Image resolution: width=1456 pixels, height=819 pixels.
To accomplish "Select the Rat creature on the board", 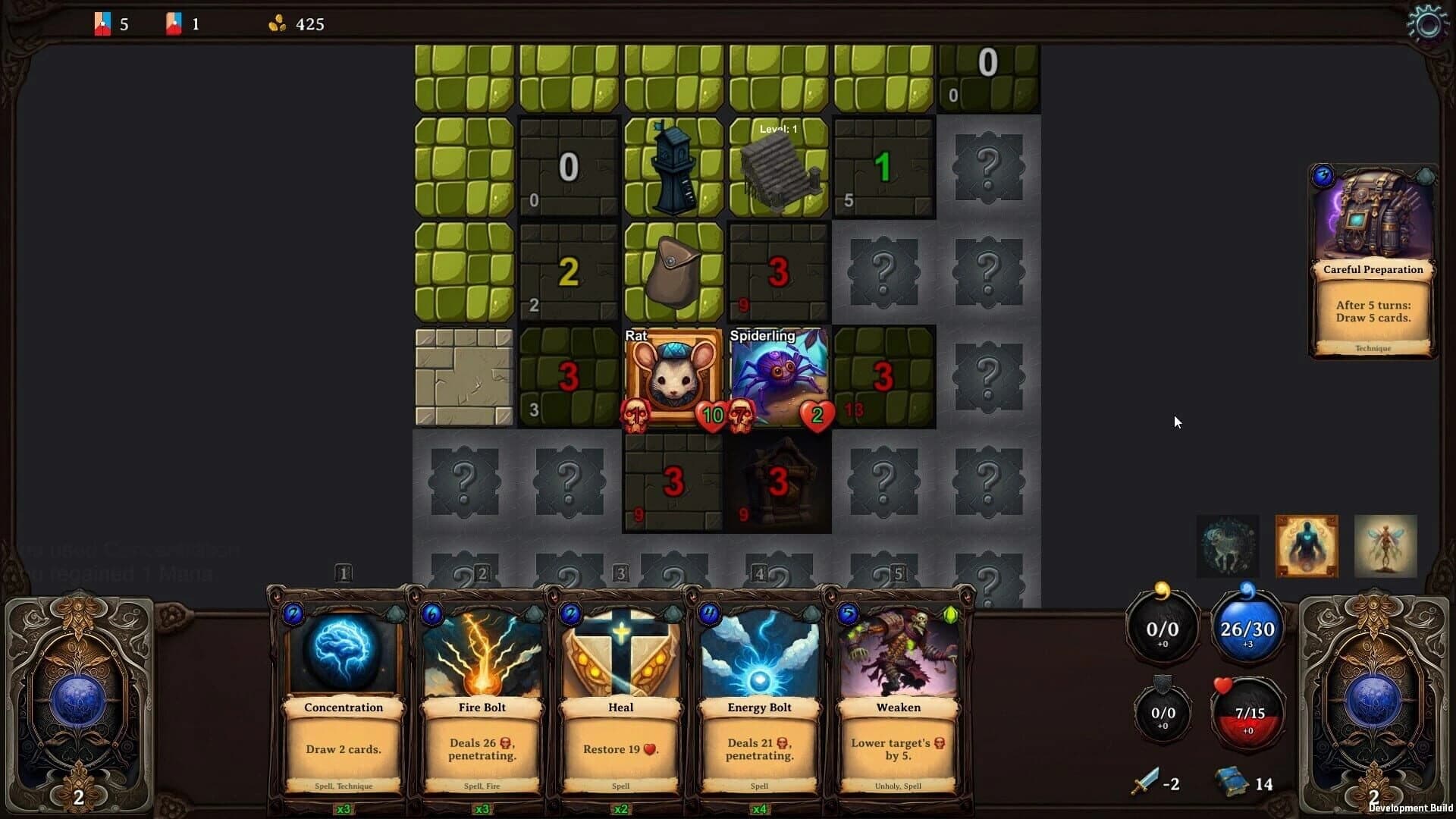I will click(x=673, y=377).
